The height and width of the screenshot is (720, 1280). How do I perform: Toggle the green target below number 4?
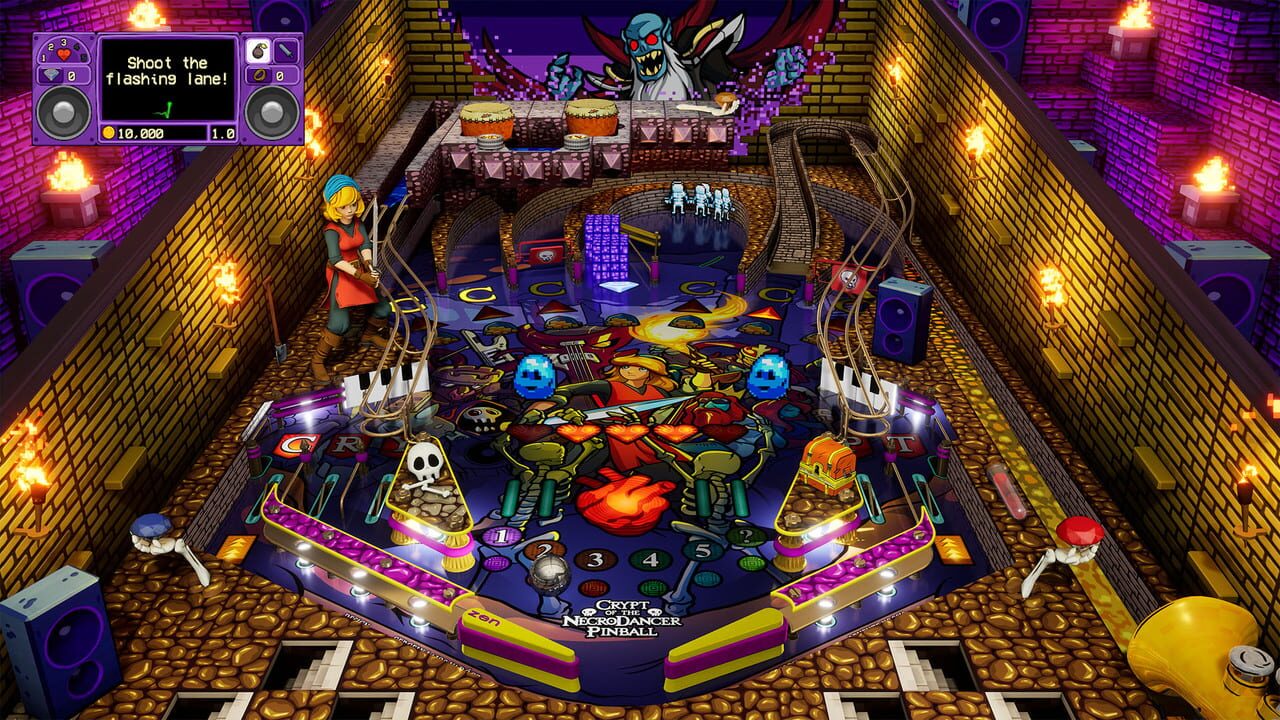(x=651, y=587)
